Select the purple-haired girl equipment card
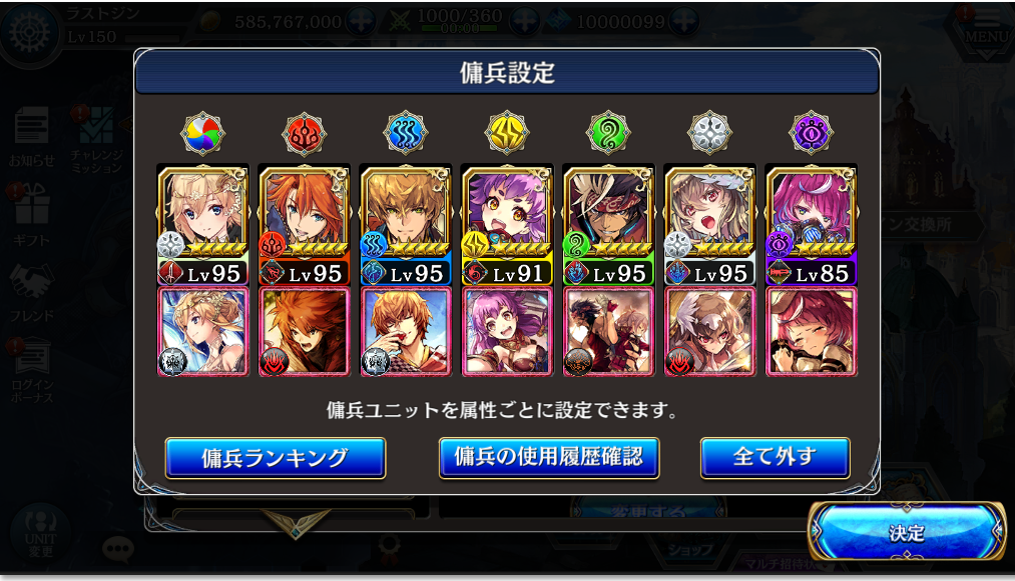Viewport: 1015px width, 581px height. coord(507,332)
